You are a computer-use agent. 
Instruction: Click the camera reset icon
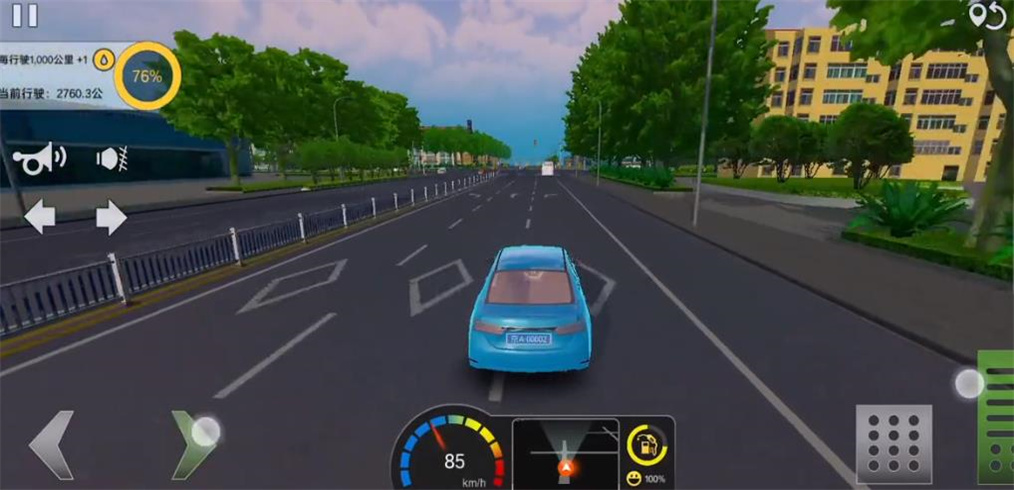[x=986, y=16]
